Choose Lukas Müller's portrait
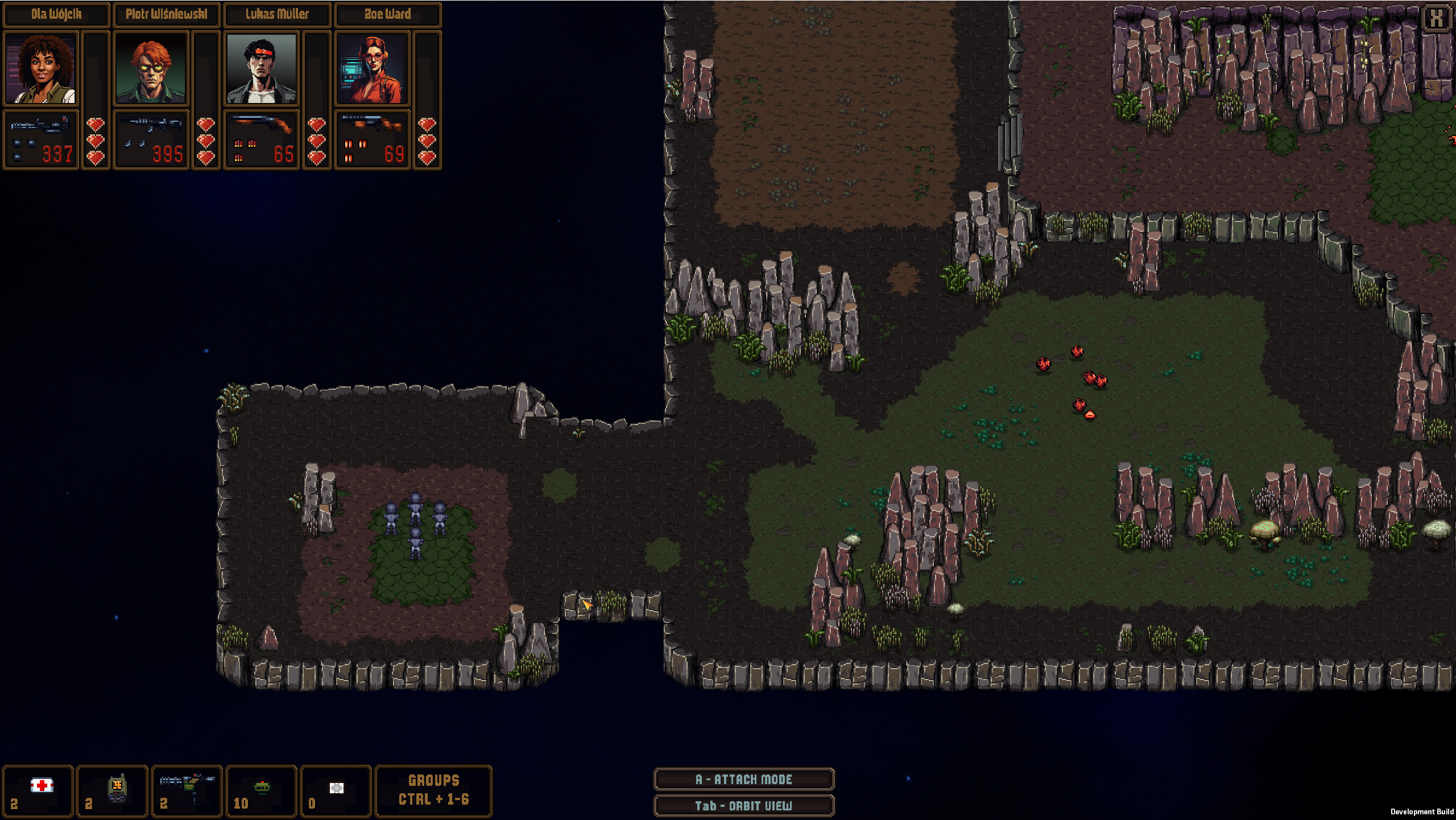 [x=262, y=69]
